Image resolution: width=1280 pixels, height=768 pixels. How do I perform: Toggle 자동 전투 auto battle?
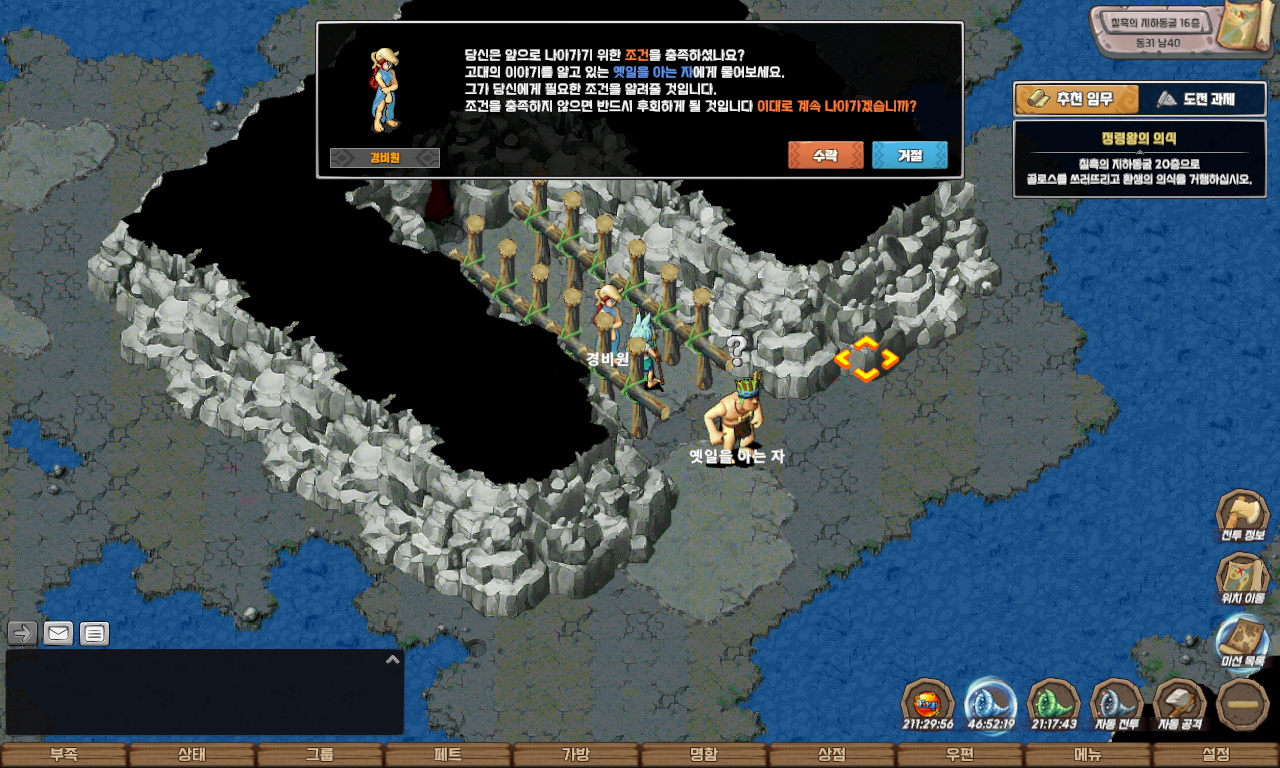tap(1116, 704)
